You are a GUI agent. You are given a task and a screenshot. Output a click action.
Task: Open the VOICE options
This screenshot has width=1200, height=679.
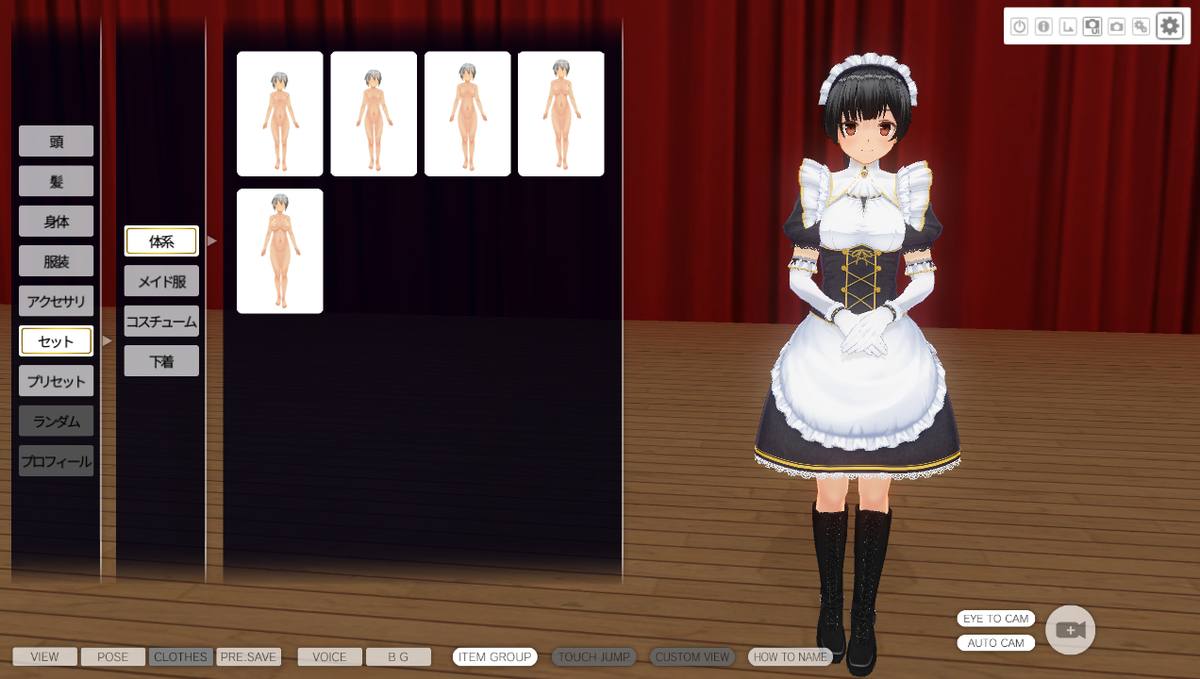tap(329, 657)
